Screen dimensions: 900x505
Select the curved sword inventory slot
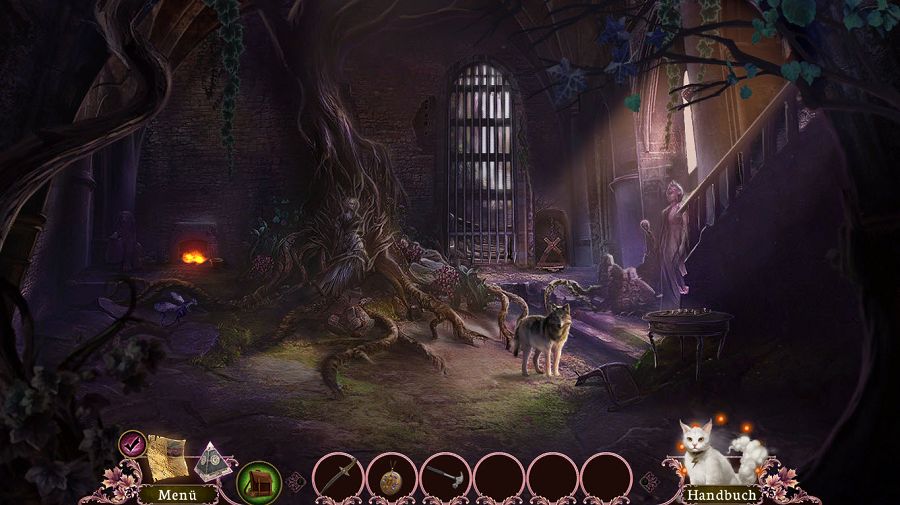(338, 476)
